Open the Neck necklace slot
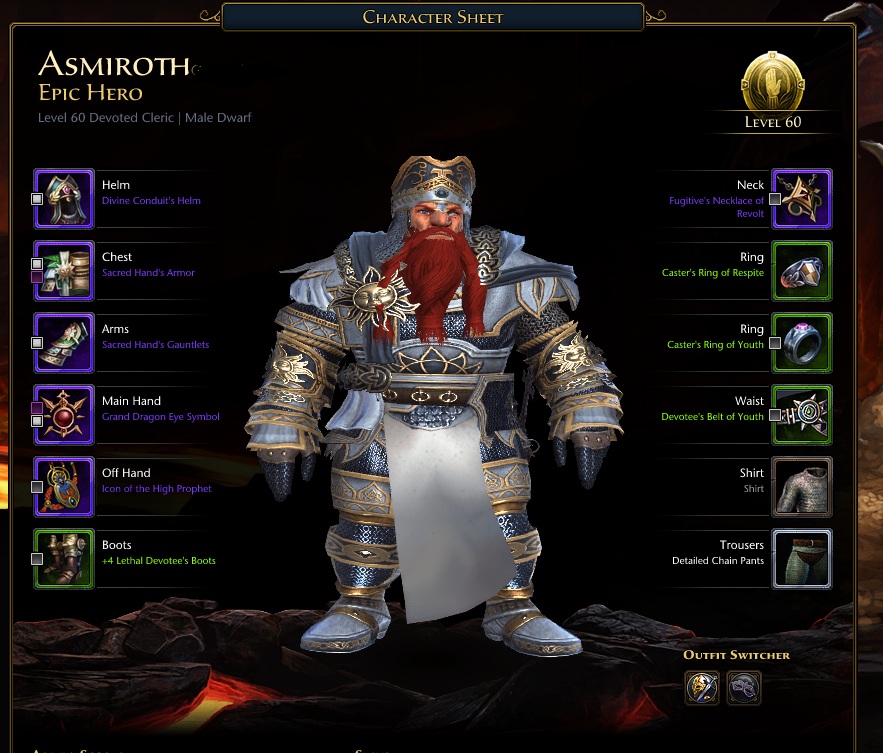This screenshot has width=883, height=753. coord(802,199)
